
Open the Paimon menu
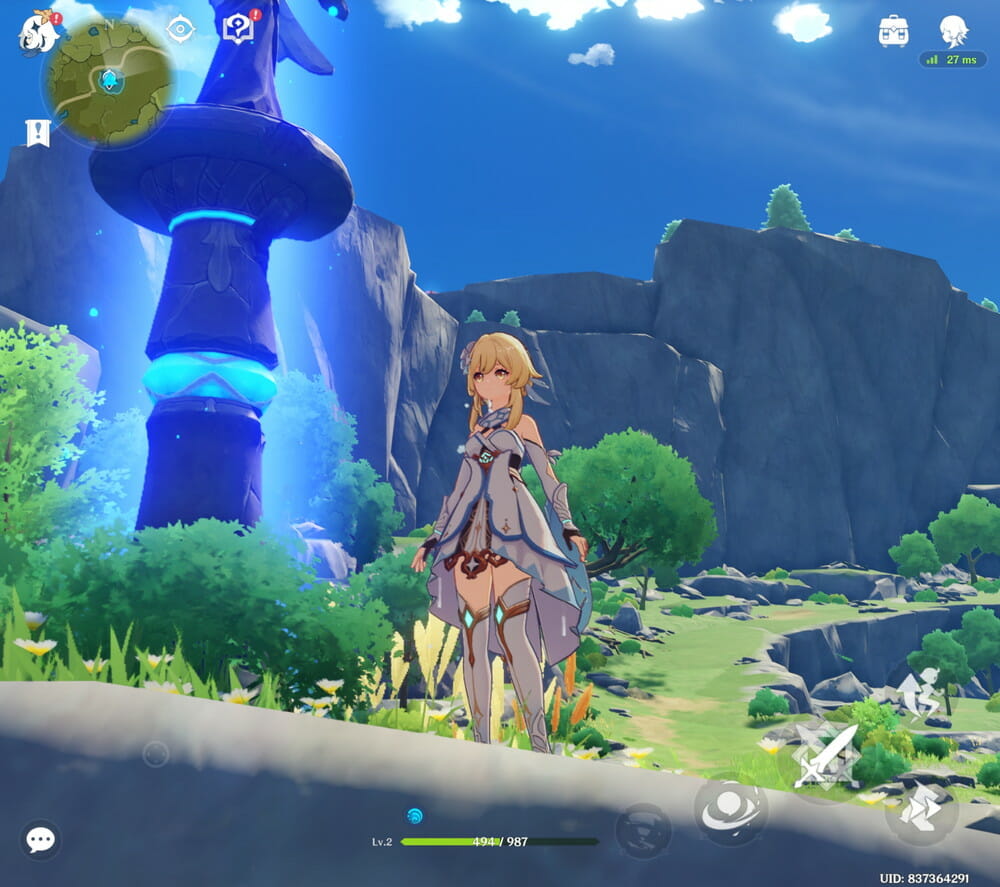click(38, 33)
